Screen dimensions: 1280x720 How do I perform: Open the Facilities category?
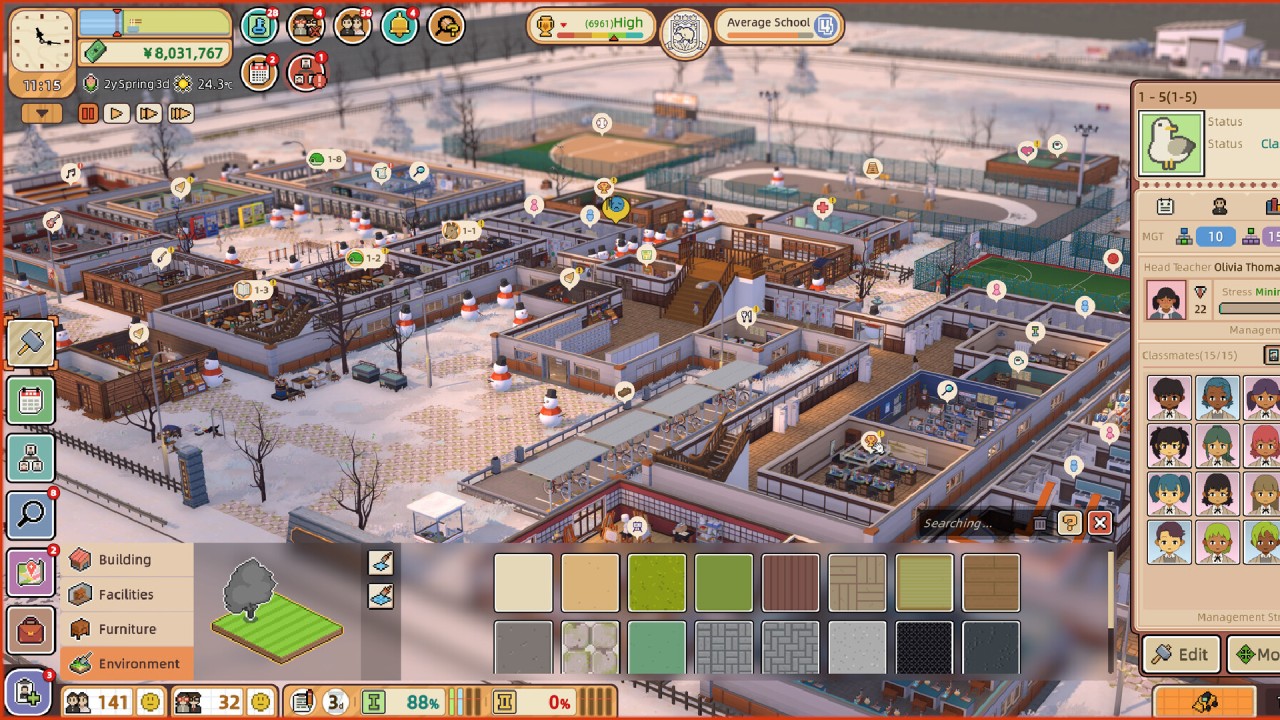pos(126,594)
